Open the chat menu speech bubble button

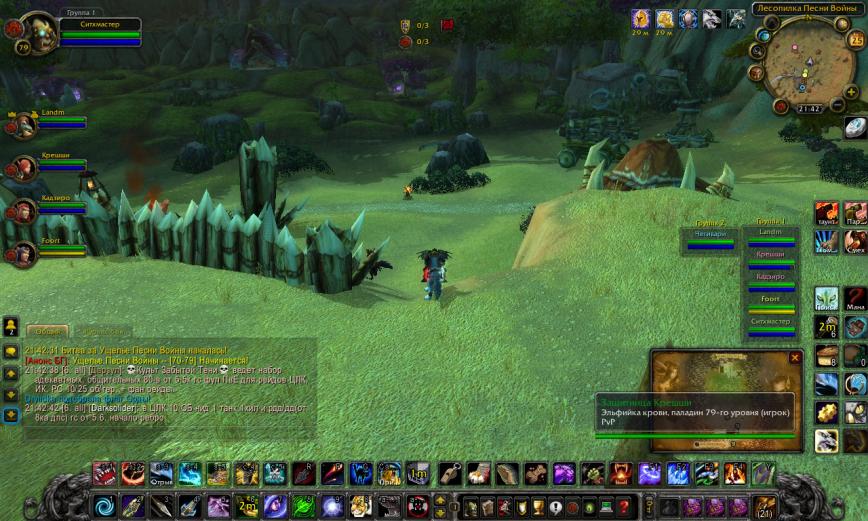click(11, 351)
